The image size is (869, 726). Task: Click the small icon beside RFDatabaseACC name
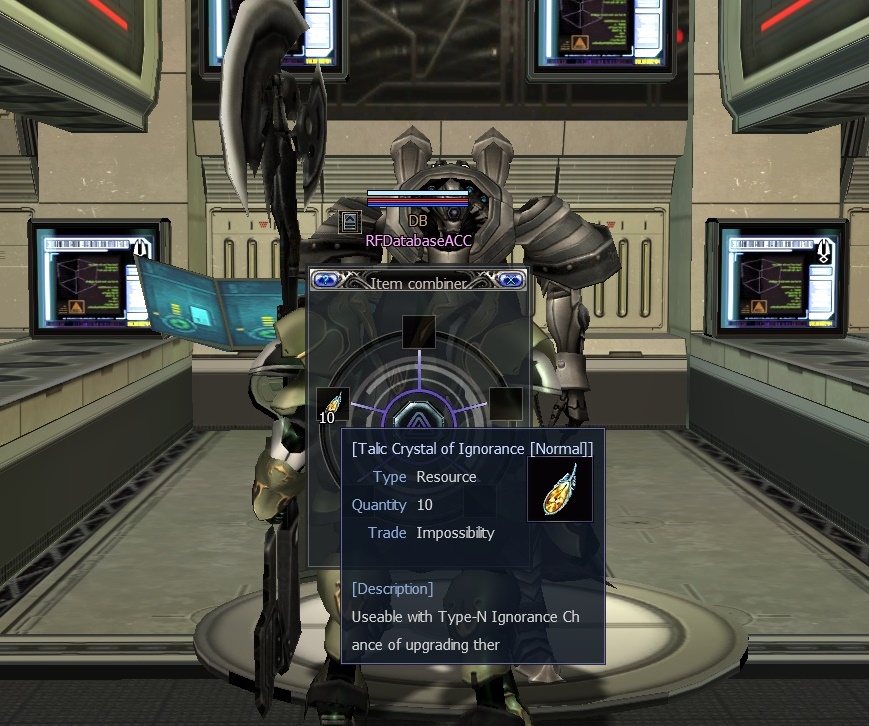pos(350,222)
